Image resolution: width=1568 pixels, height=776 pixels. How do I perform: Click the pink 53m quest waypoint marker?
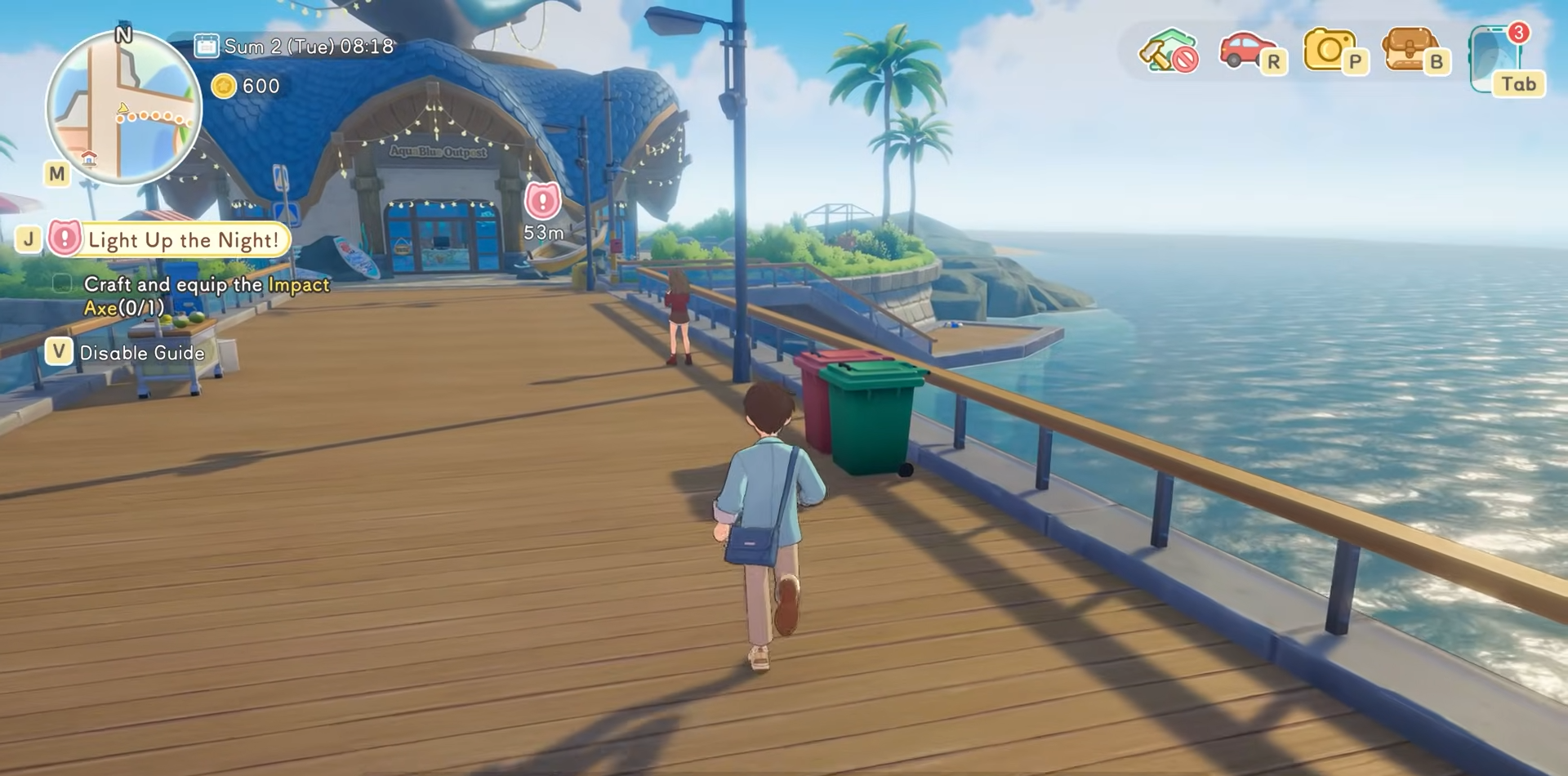tap(542, 201)
